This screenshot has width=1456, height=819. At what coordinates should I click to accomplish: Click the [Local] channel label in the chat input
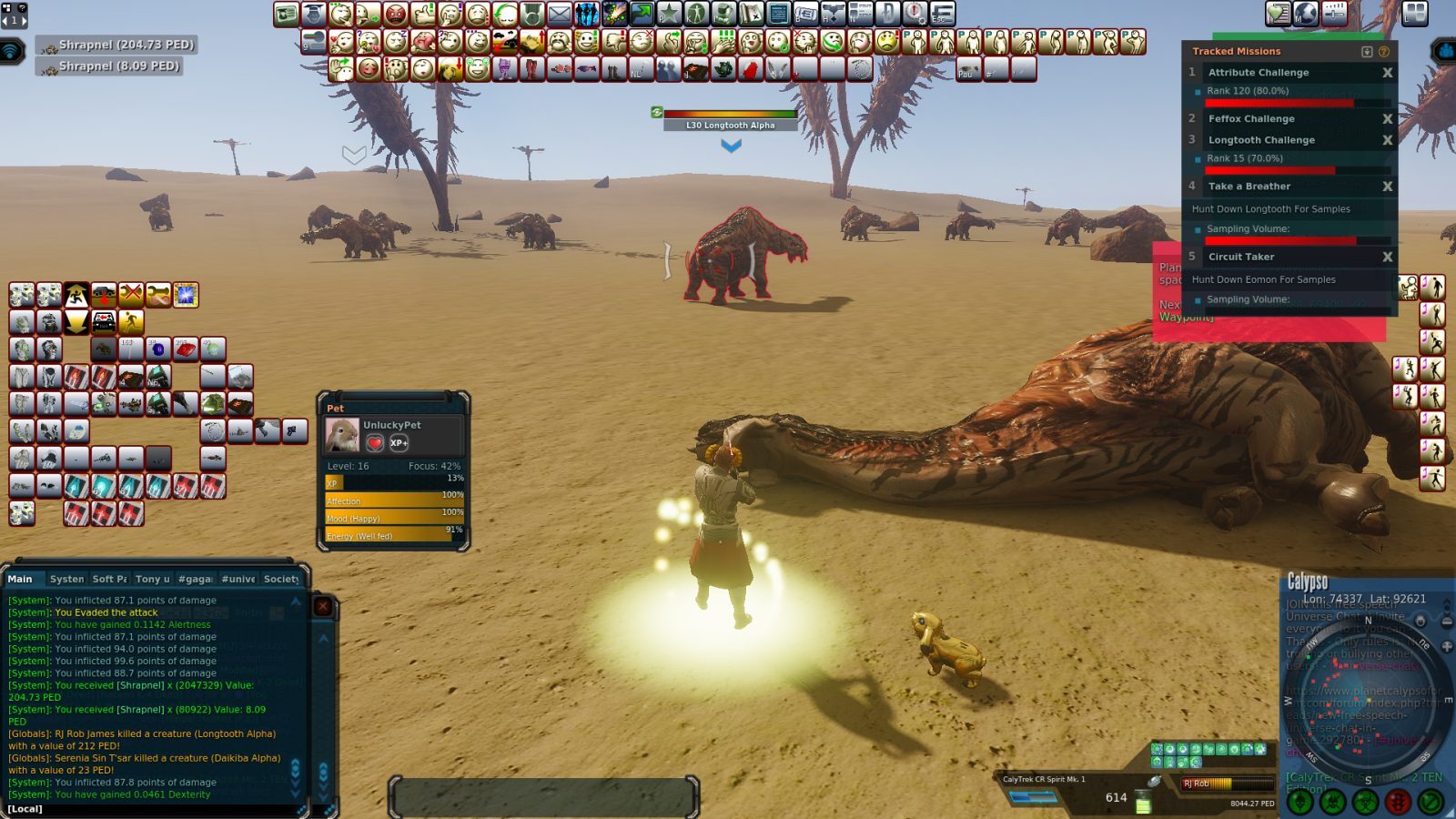[24, 807]
